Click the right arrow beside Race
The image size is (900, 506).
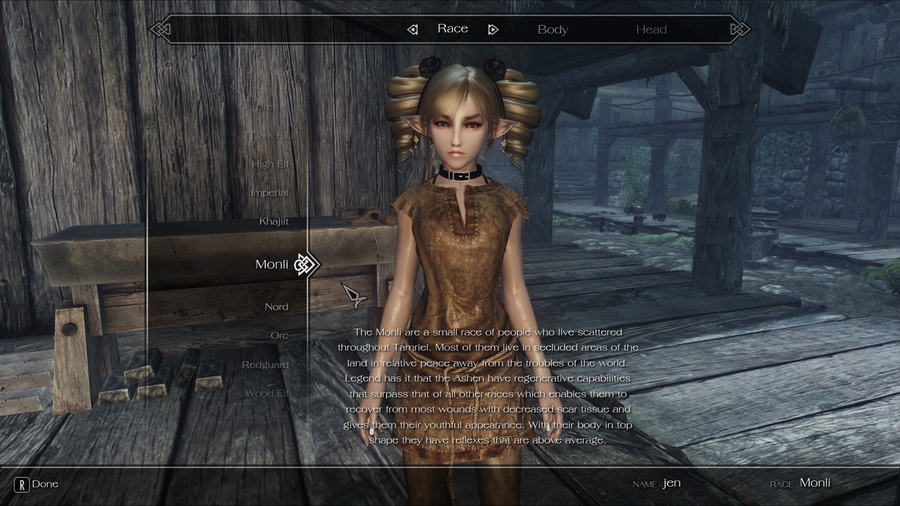click(492, 29)
